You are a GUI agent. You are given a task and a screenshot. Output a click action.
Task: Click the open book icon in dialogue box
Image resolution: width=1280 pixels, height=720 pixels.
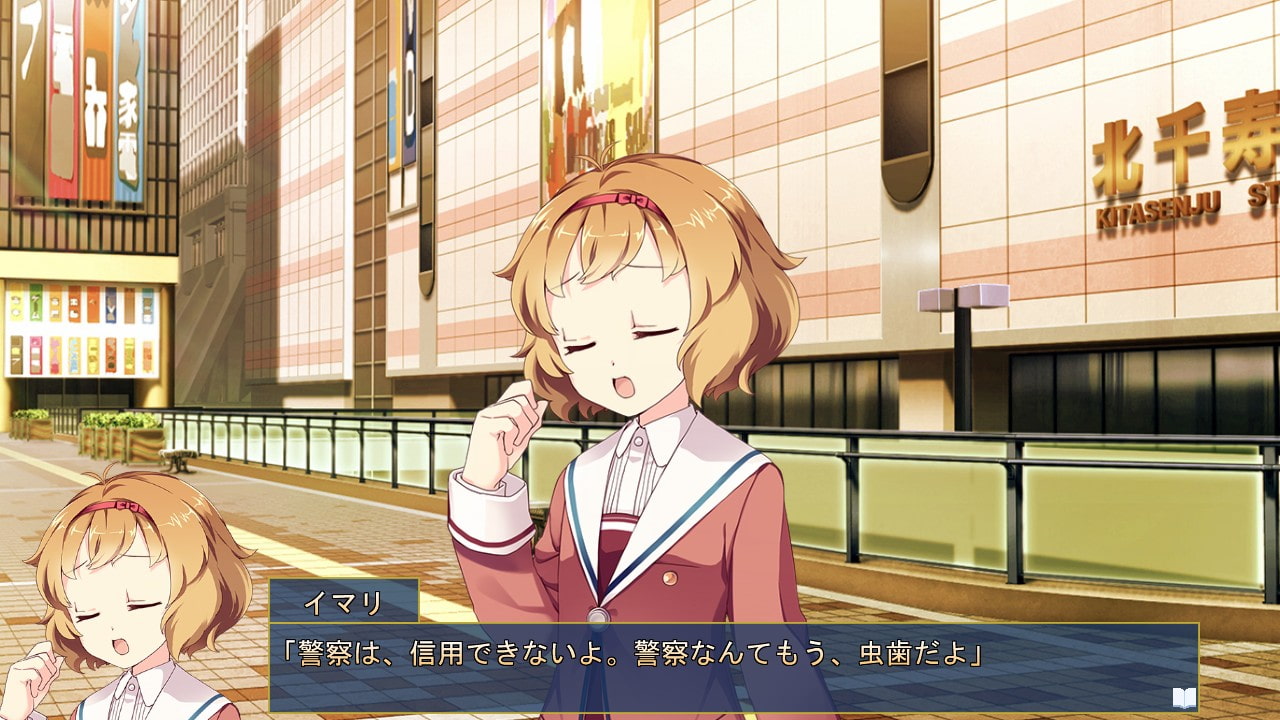point(1184,697)
